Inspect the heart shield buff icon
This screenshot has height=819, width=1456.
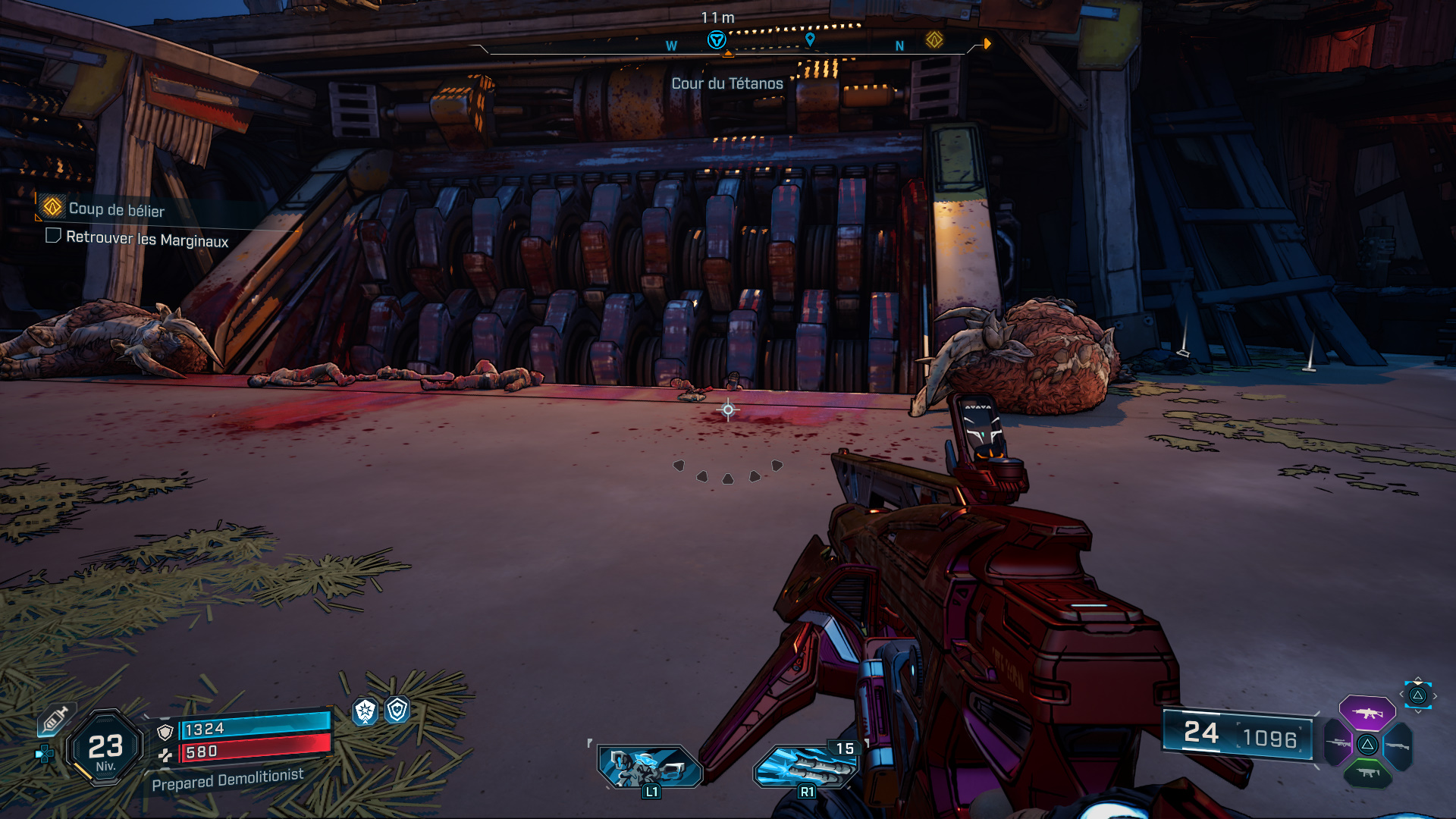(x=397, y=710)
